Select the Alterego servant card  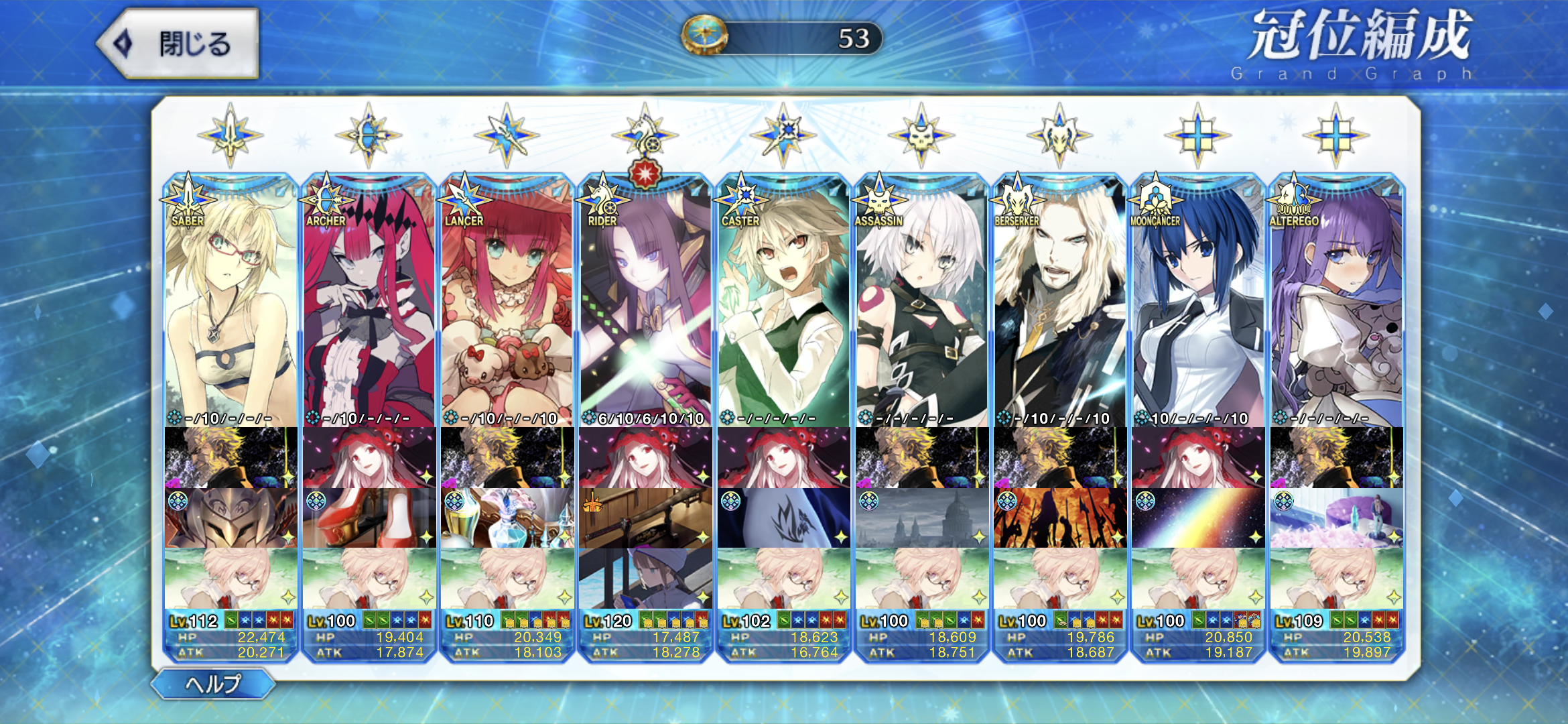pyautogui.click(x=1335, y=302)
